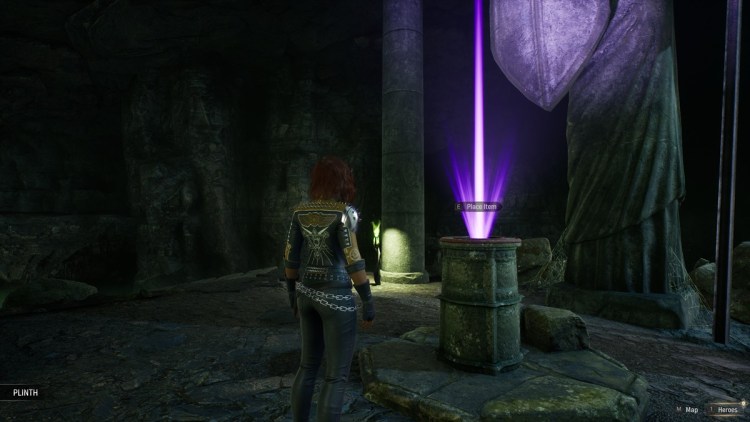The width and height of the screenshot is (750, 422).
Task: Open the Map from the corner shortcut
Action: click(688, 409)
